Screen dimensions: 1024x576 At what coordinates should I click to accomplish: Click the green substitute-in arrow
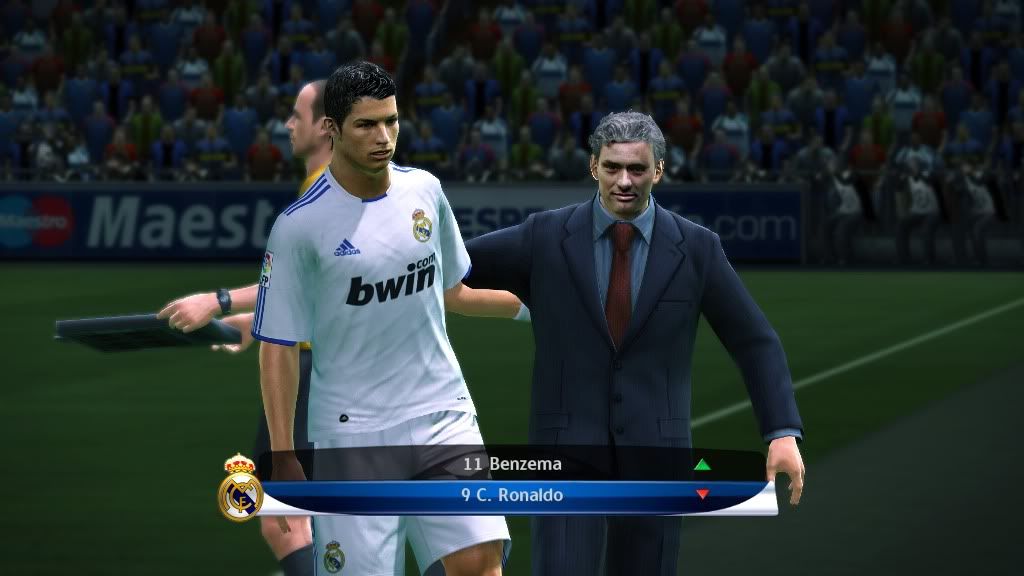(702, 464)
